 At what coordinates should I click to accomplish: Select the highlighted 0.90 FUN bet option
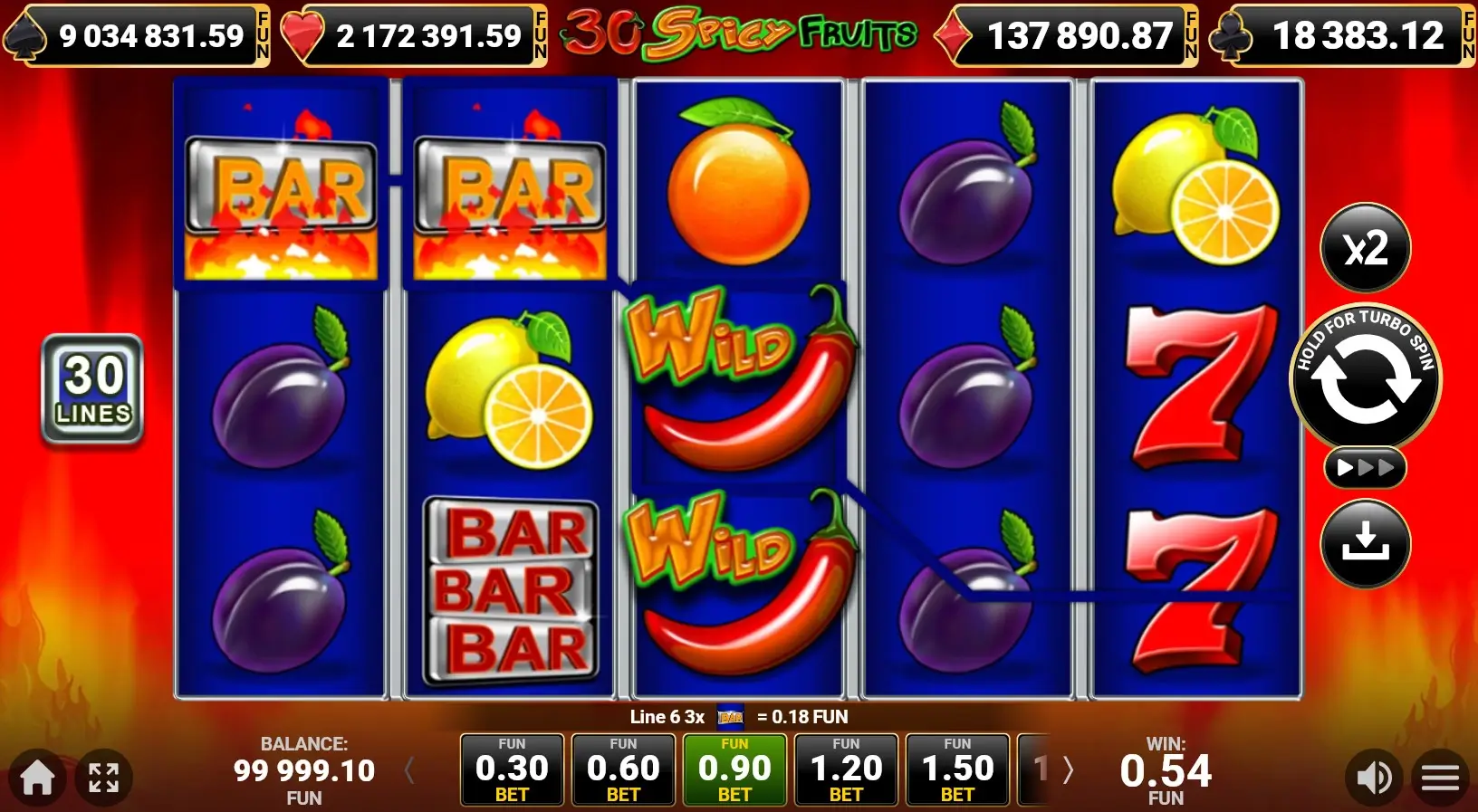(x=734, y=770)
